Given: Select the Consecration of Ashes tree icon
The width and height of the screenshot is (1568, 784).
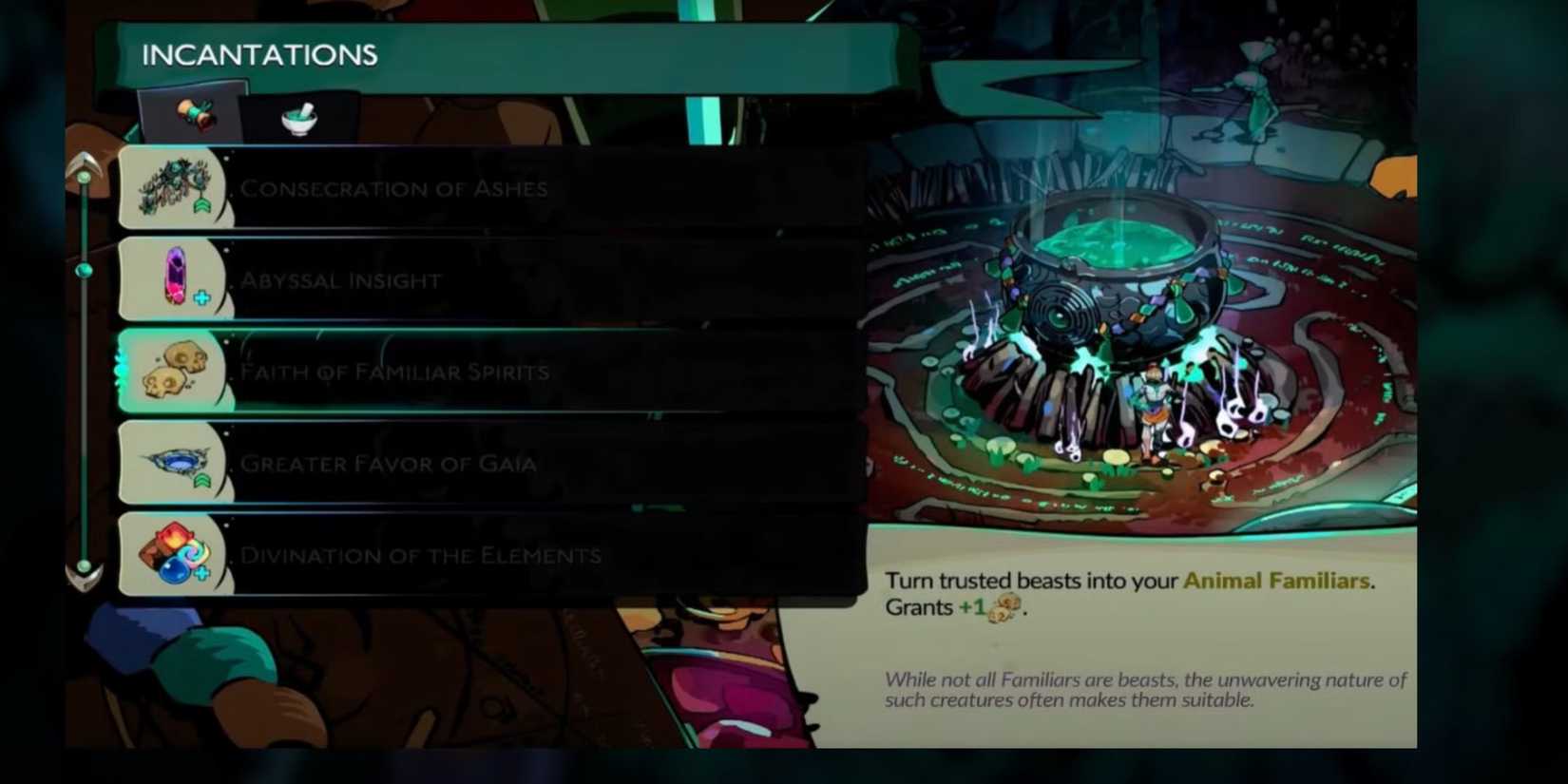Looking at the screenshot, I should (x=174, y=186).
